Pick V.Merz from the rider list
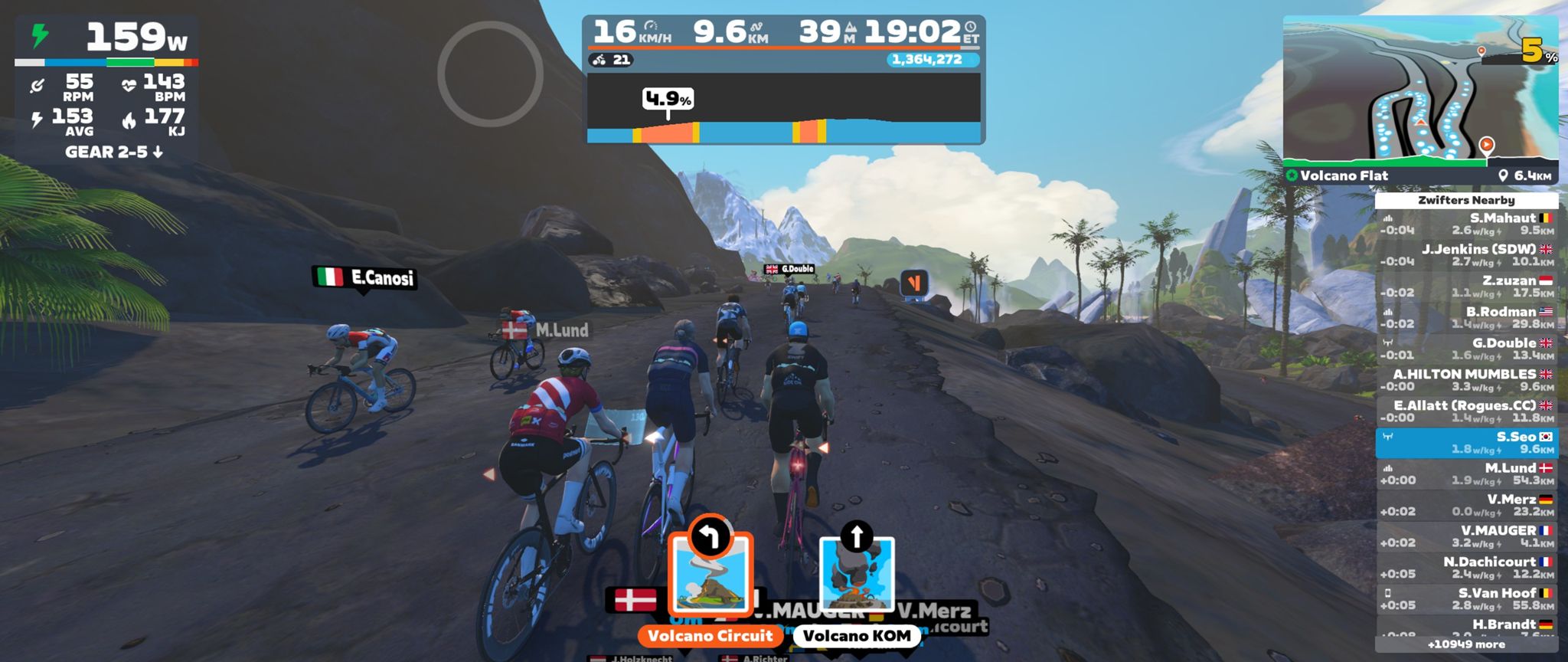 [x=1466, y=506]
